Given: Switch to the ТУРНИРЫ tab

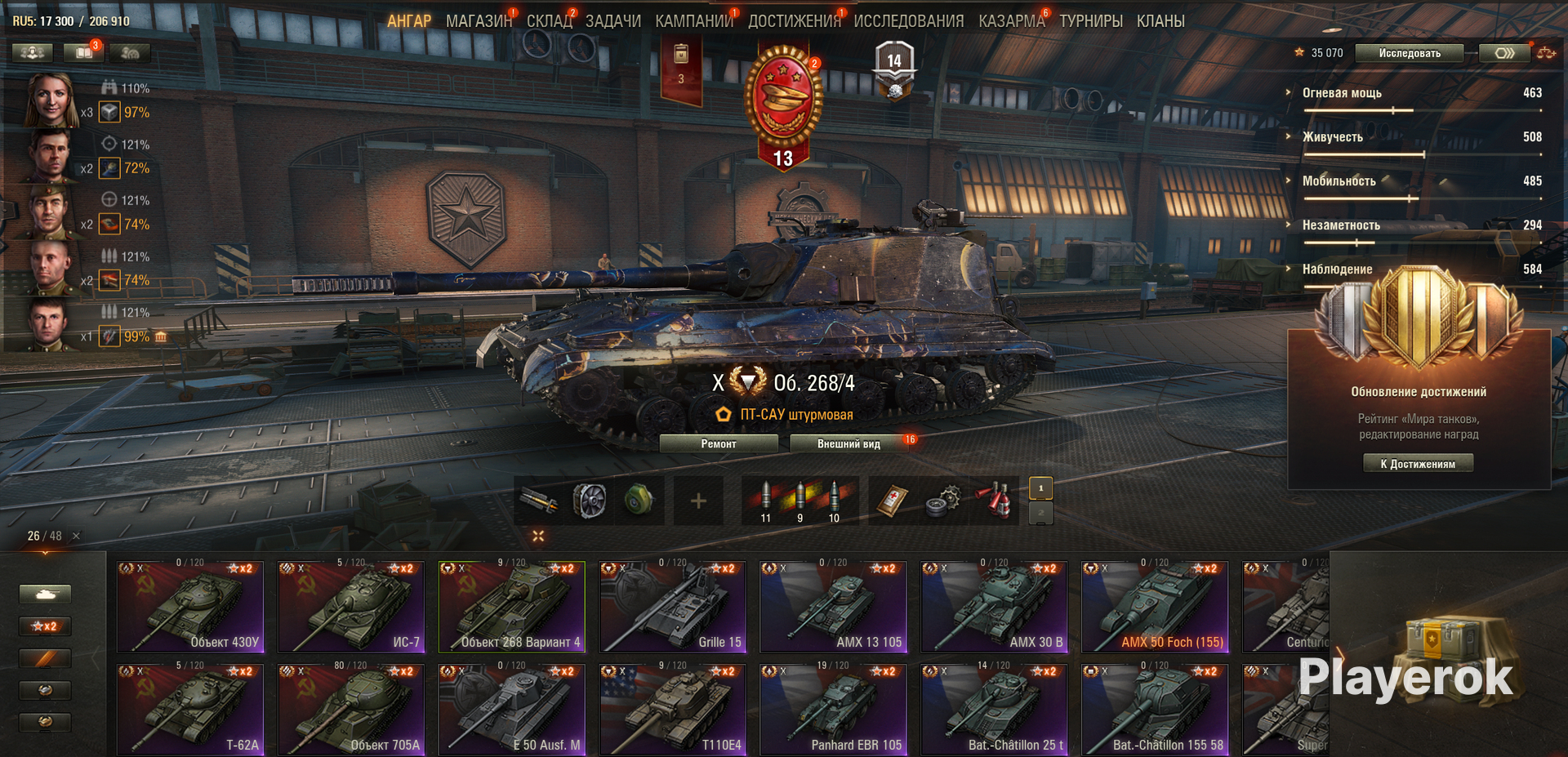Looking at the screenshot, I should (1090, 21).
